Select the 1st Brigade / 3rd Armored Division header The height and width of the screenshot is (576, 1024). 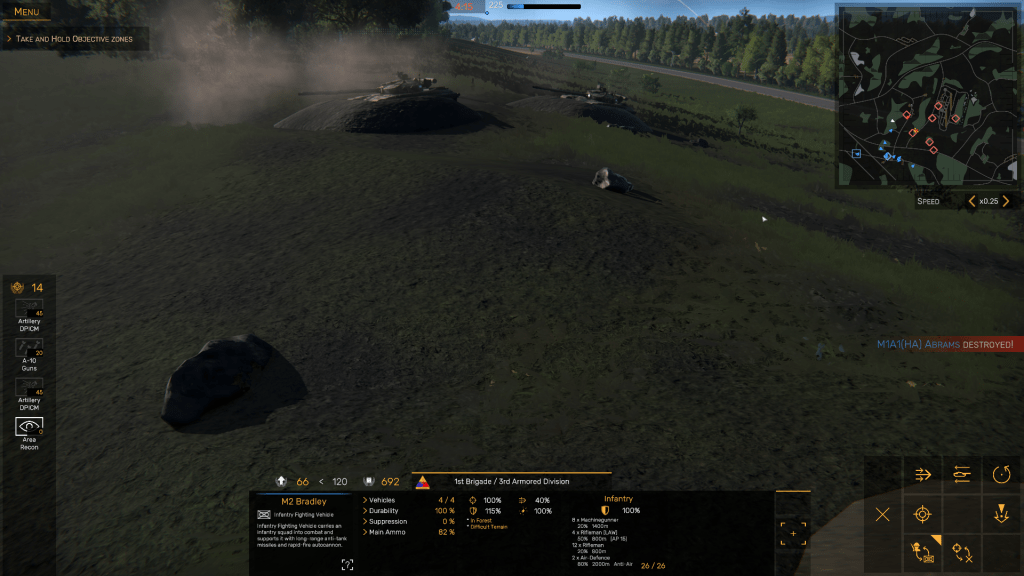tap(511, 481)
